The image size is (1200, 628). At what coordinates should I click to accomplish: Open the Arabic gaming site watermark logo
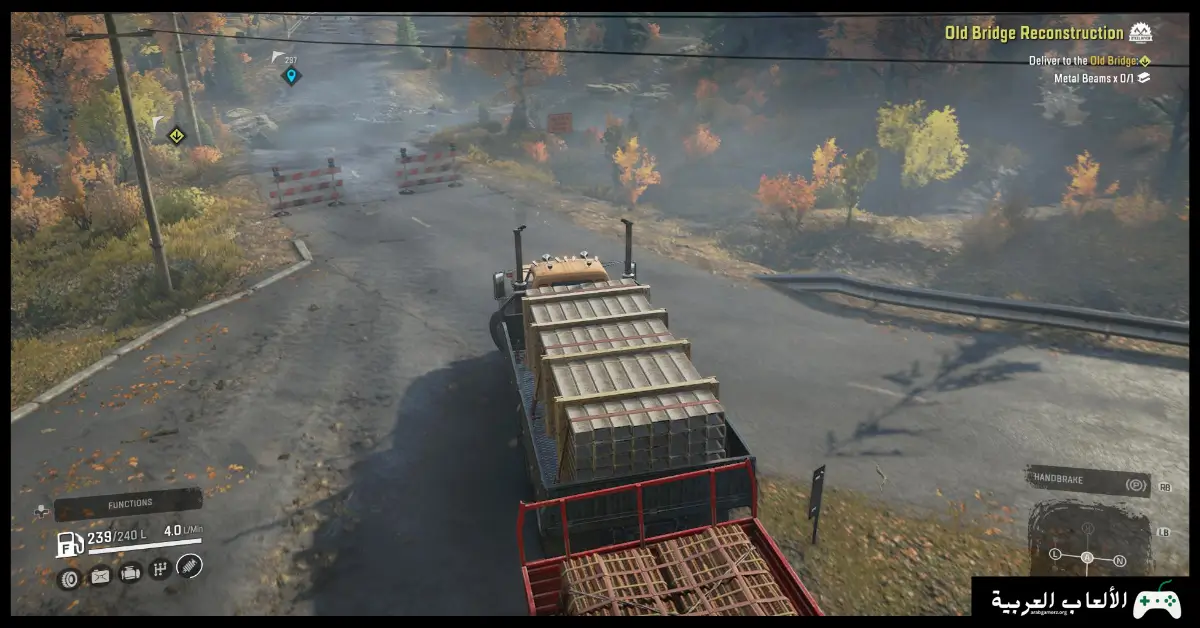(x=1083, y=601)
